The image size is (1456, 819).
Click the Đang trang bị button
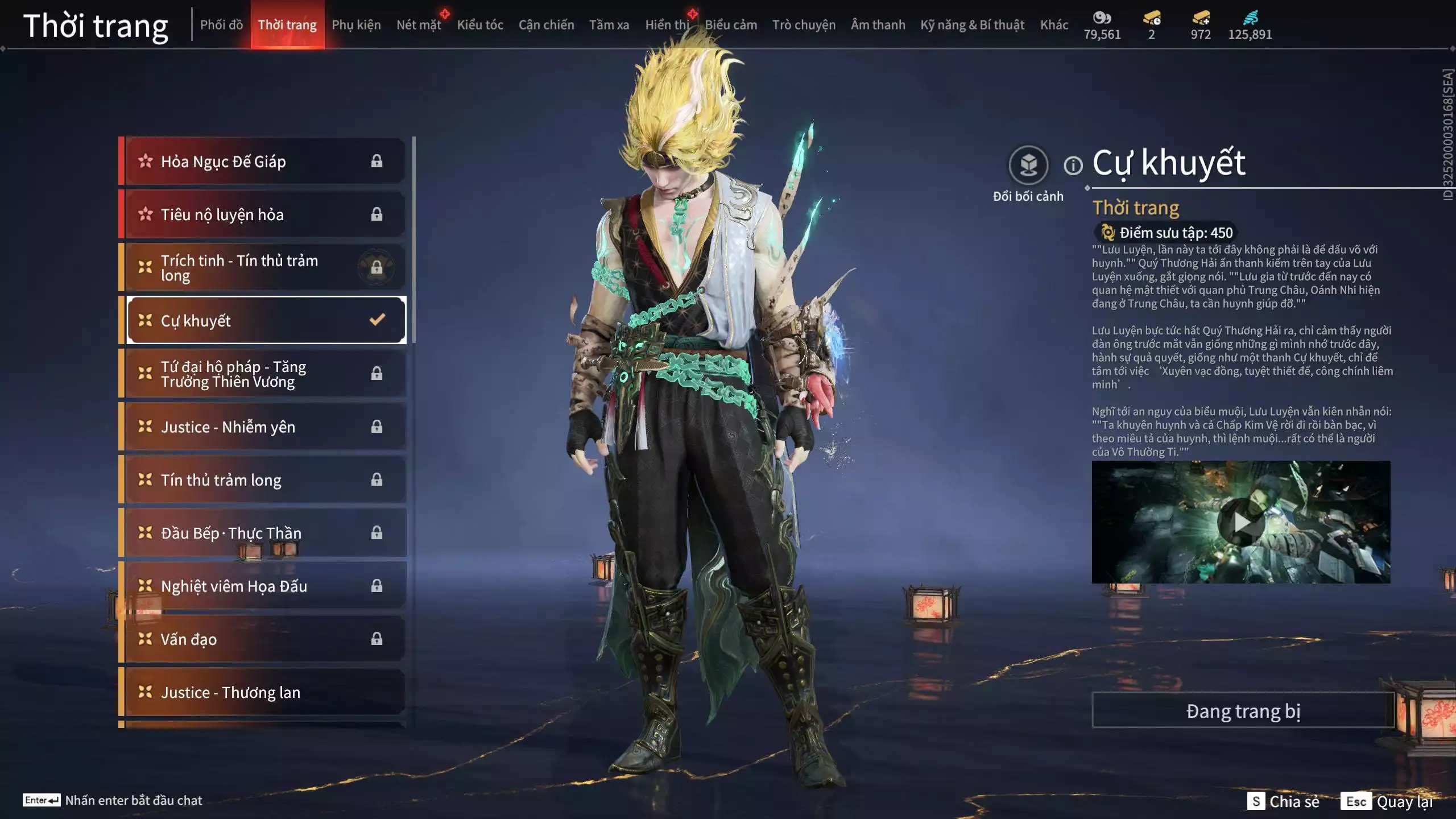tap(1243, 711)
